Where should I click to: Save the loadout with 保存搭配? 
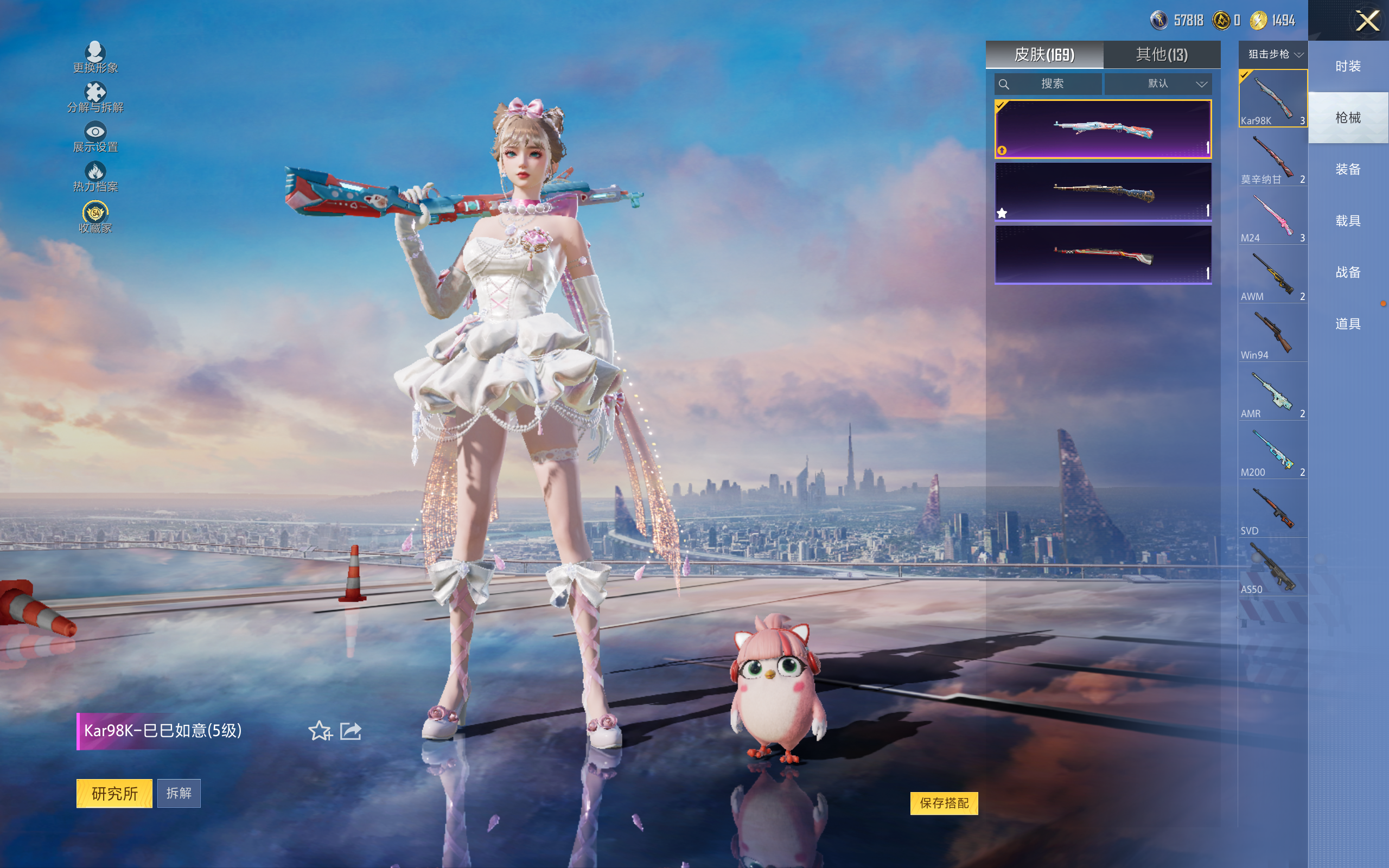click(x=944, y=802)
